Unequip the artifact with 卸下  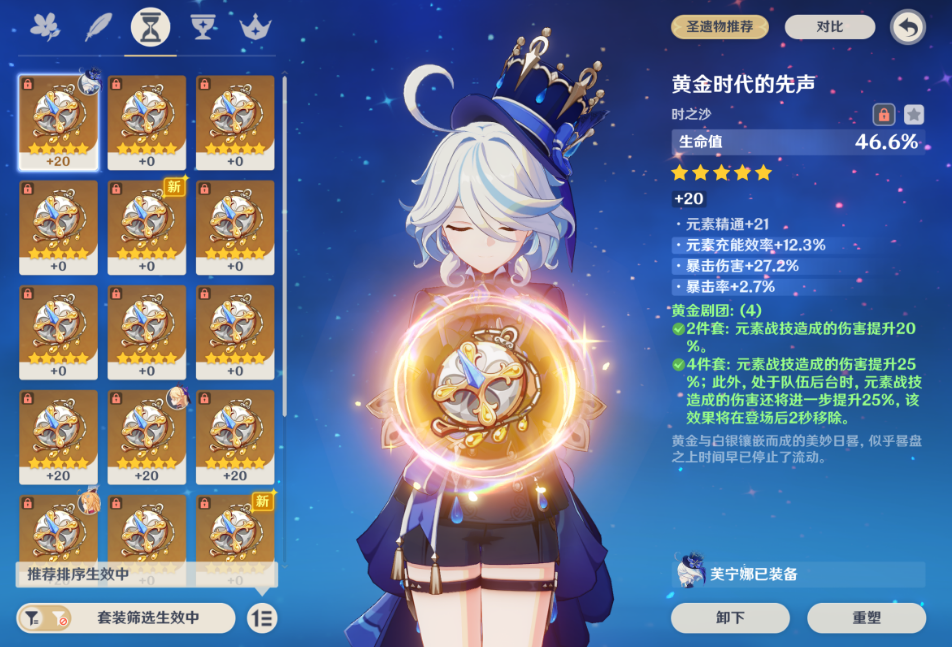(730, 617)
